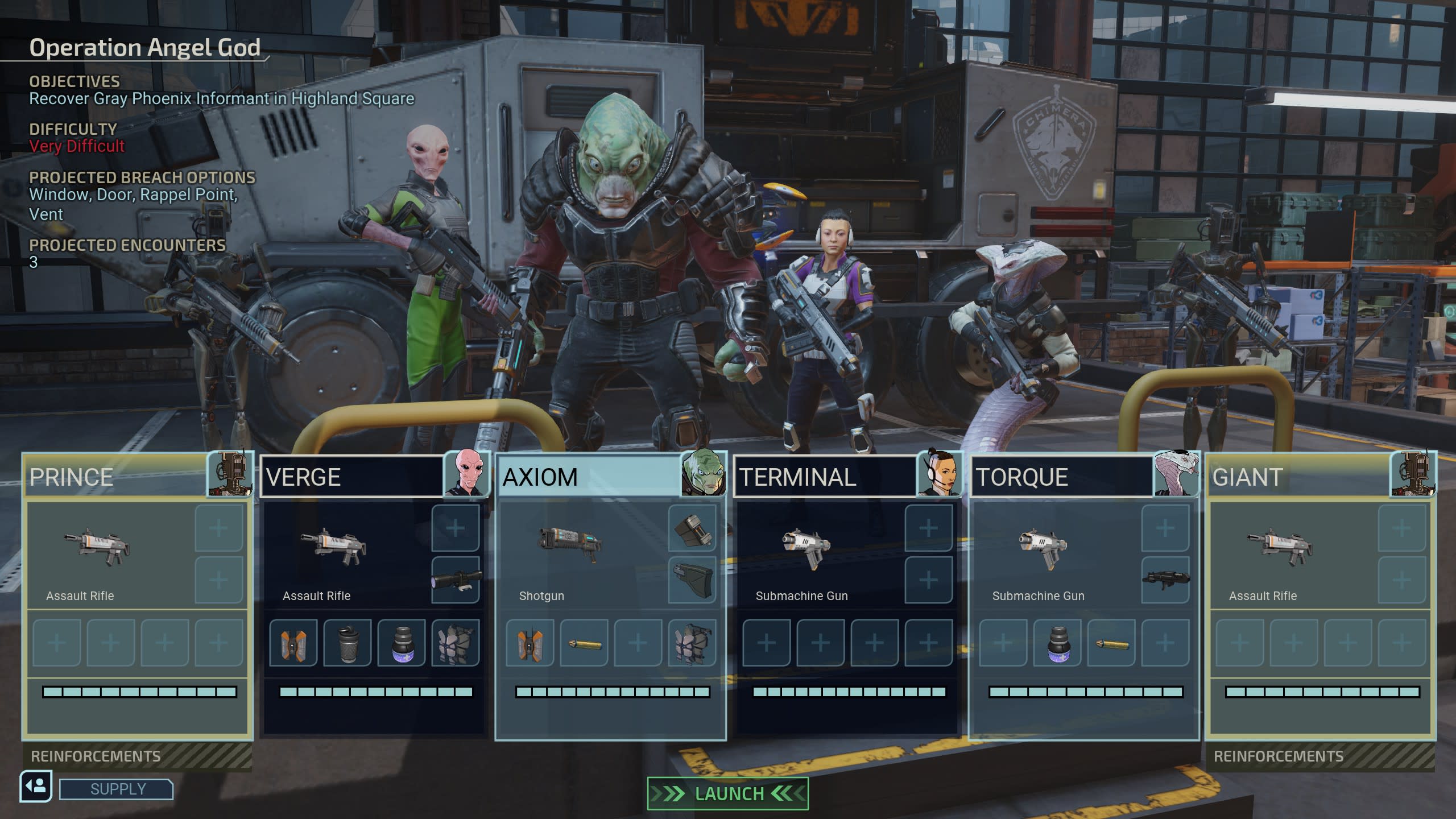Select Terminal's Submachine Gun slot

(806, 555)
